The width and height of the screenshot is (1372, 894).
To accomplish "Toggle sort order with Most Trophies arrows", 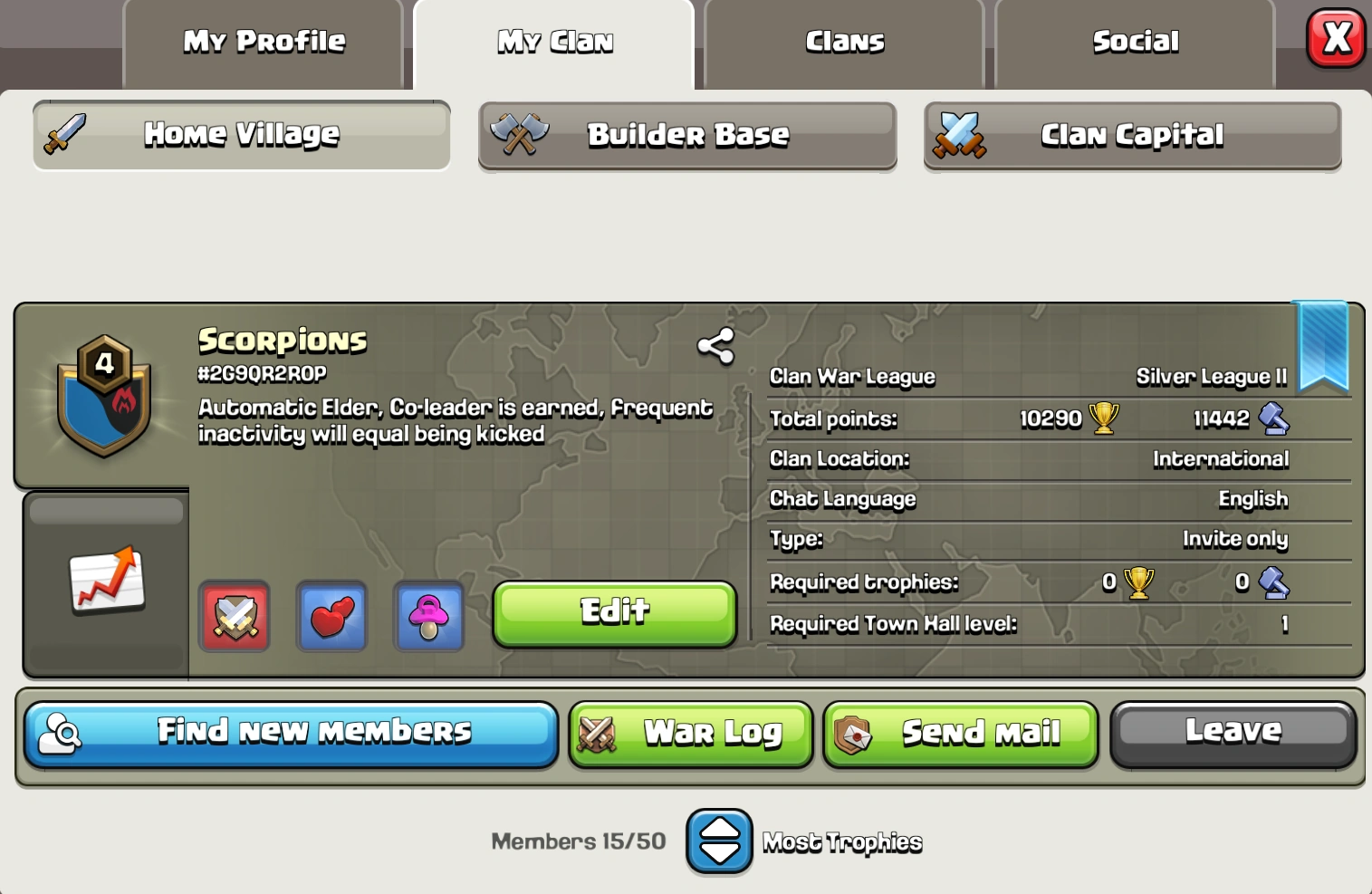I will (x=719, y=841).
